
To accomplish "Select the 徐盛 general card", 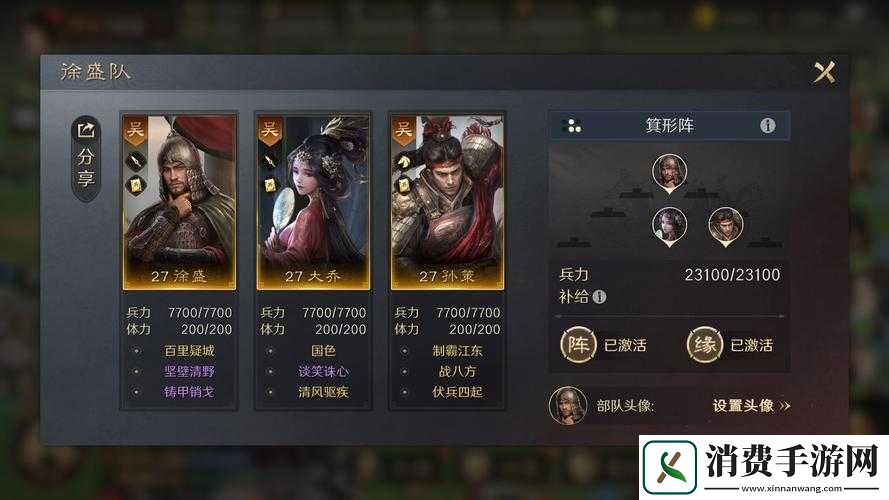I will click(x=179, y=201).
